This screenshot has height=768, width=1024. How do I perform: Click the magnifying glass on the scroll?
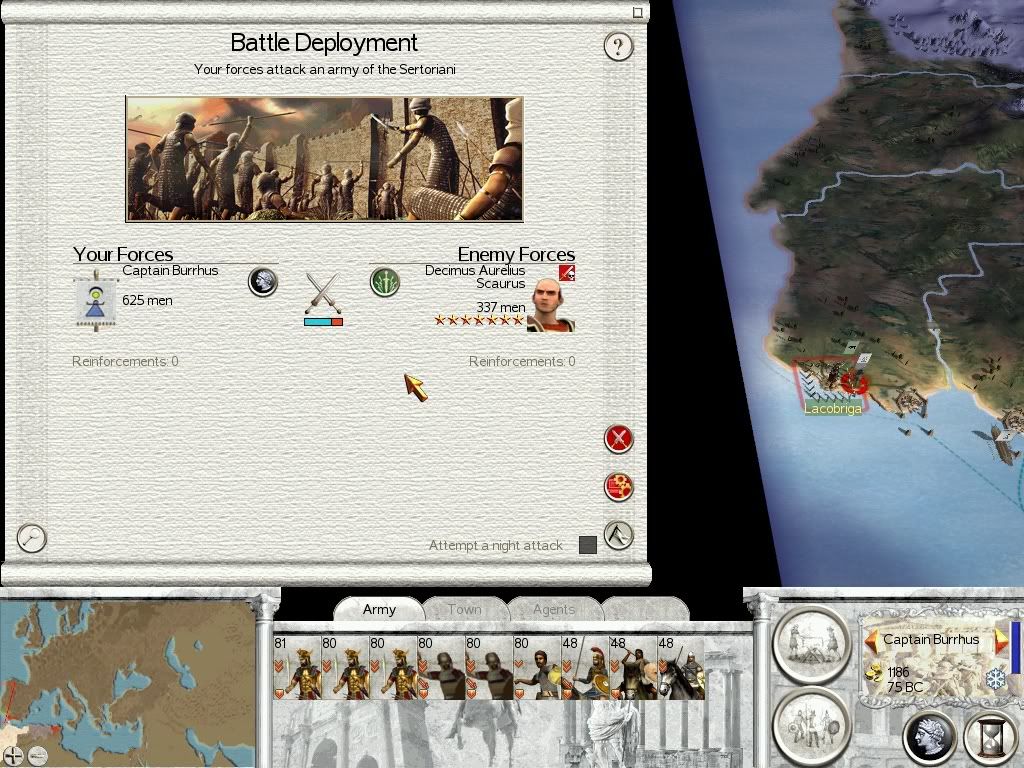click(x=32, y=538)
